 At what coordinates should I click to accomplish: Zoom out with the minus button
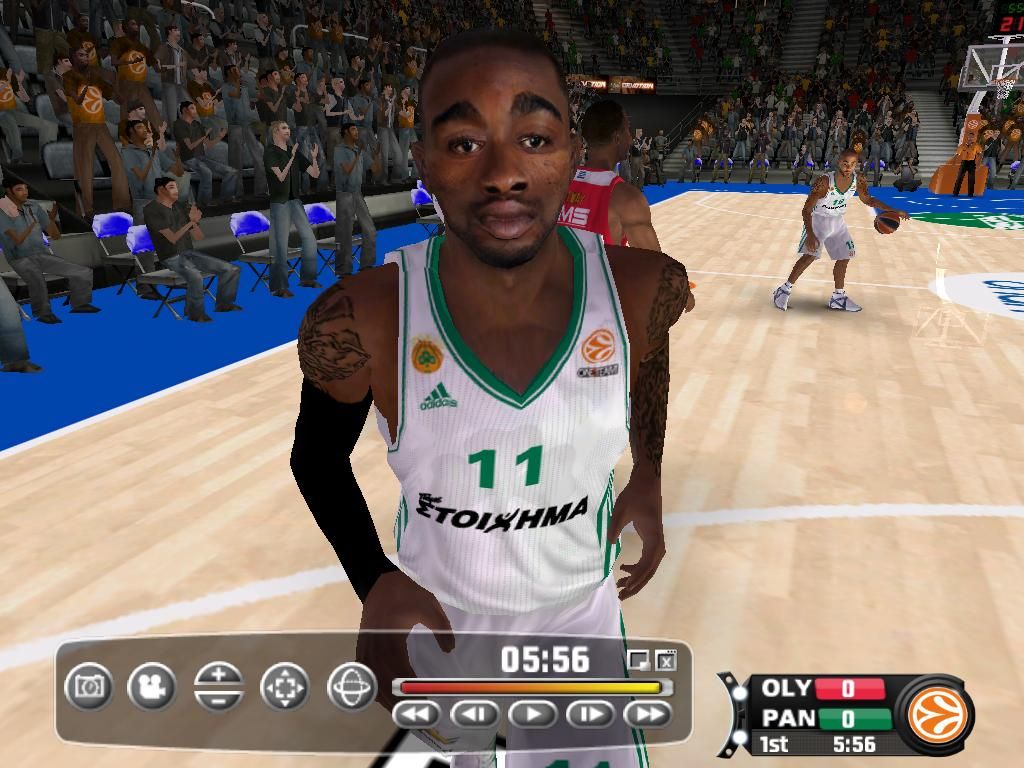[x=219, y=699]
